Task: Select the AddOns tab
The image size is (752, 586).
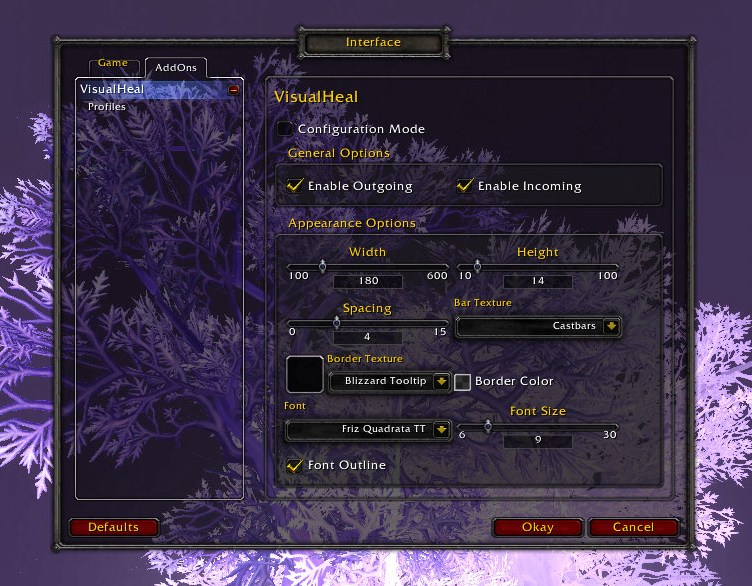Action: (175, 67)
